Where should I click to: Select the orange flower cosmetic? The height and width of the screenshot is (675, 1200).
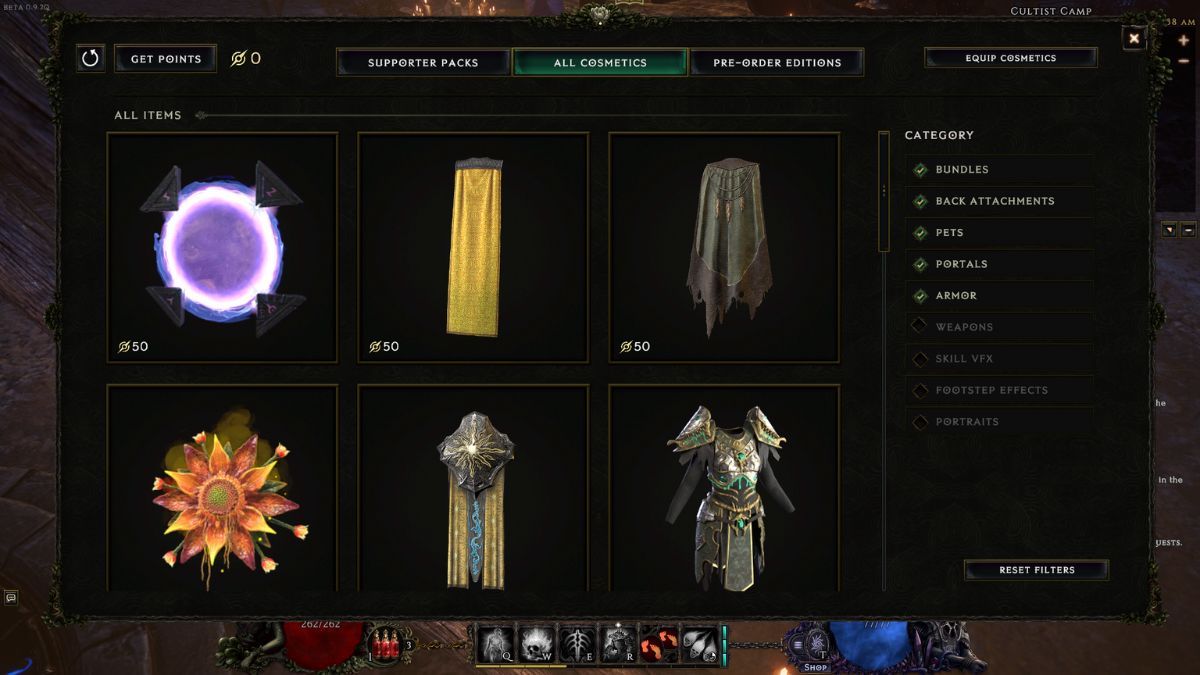222,490
